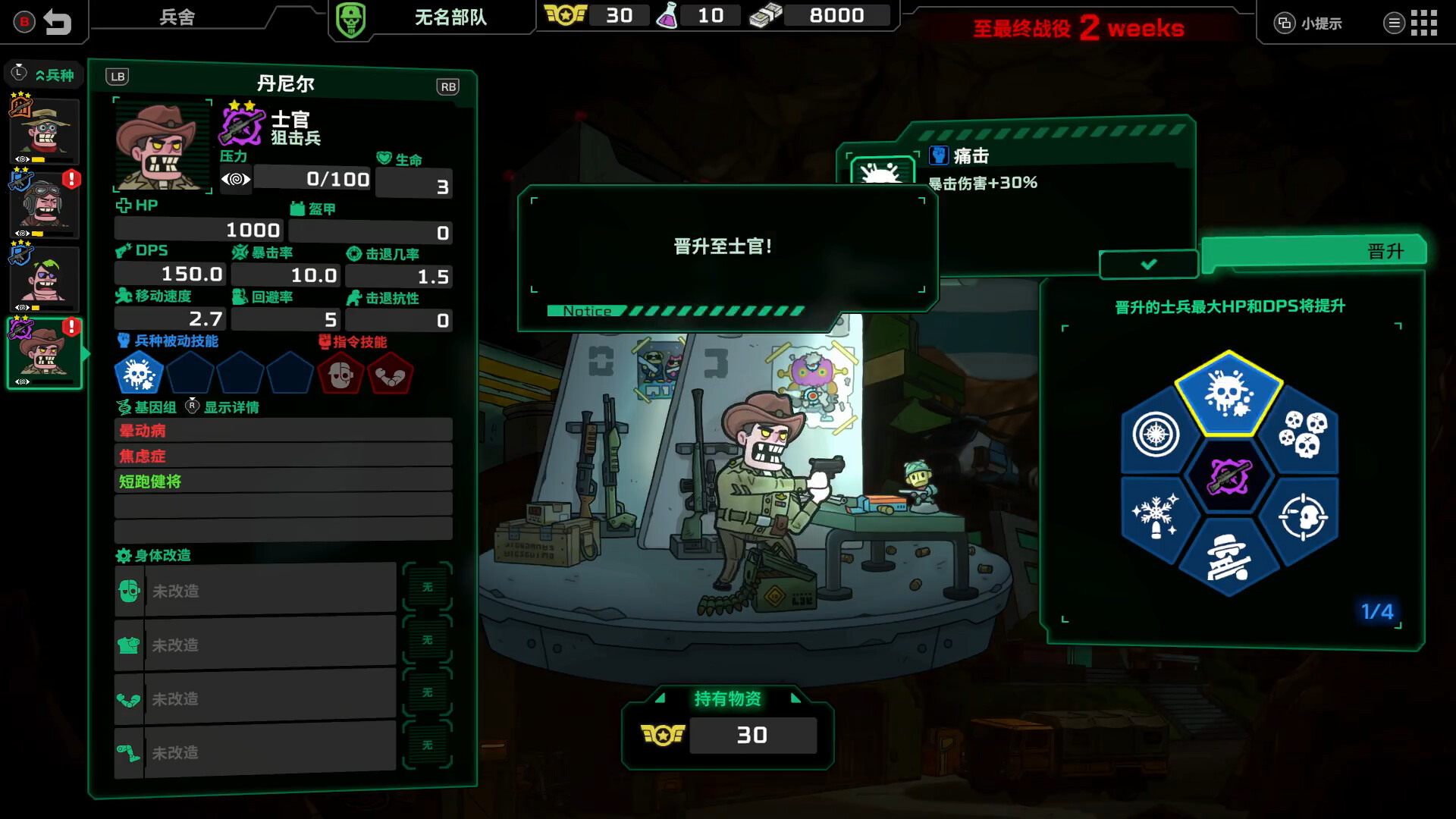Confirm promotion with the green checkmark button
Screen dimensions: 1456x819
point(1147,265)
